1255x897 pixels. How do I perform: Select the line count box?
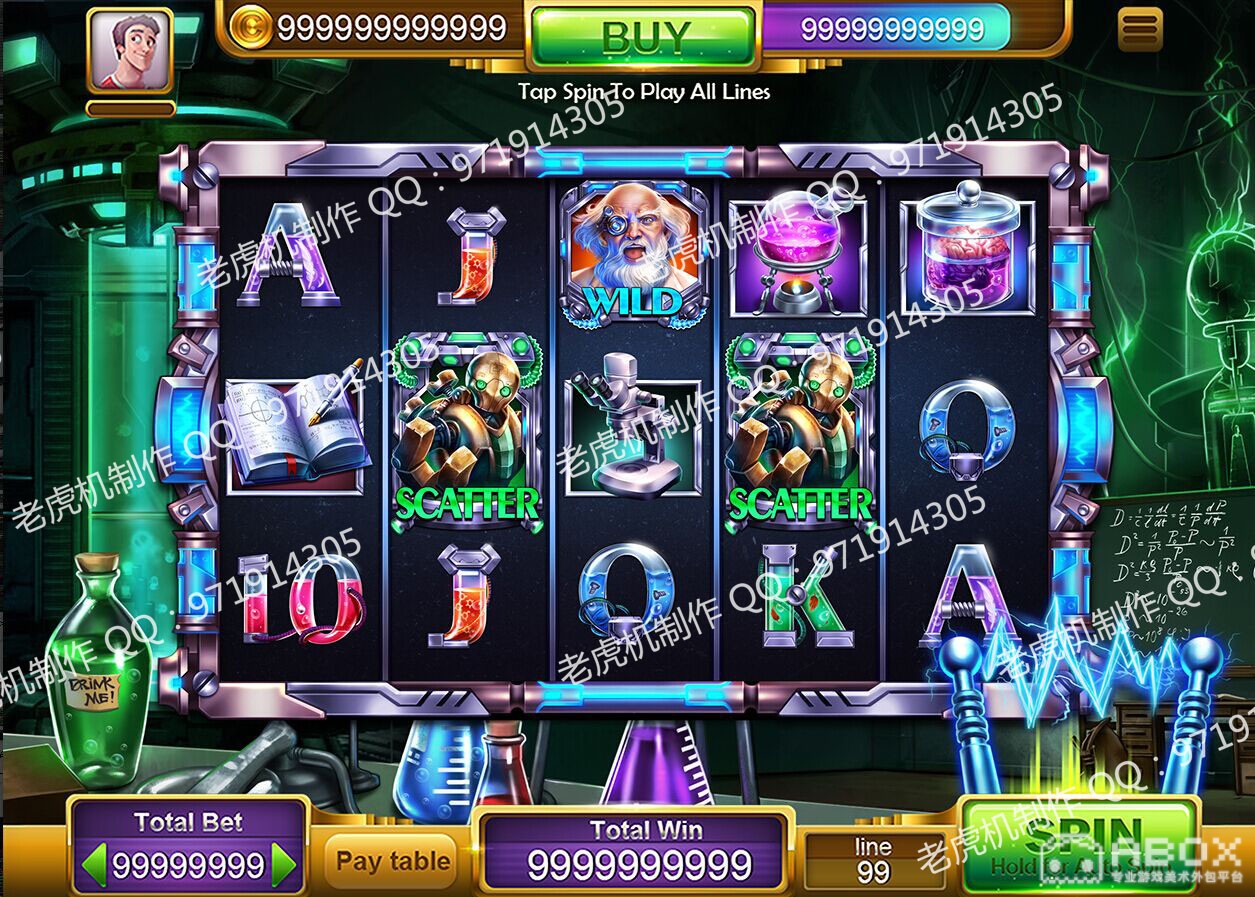873,860
